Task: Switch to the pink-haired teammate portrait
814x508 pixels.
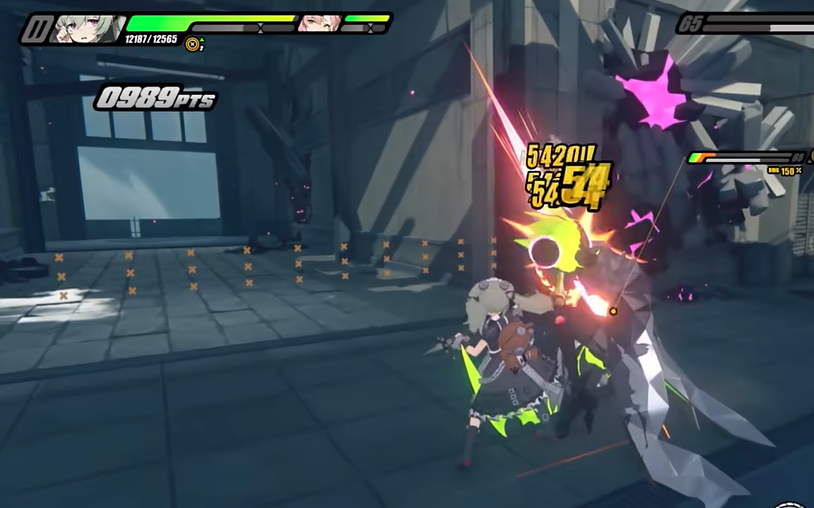Action: tap(318, 23)
